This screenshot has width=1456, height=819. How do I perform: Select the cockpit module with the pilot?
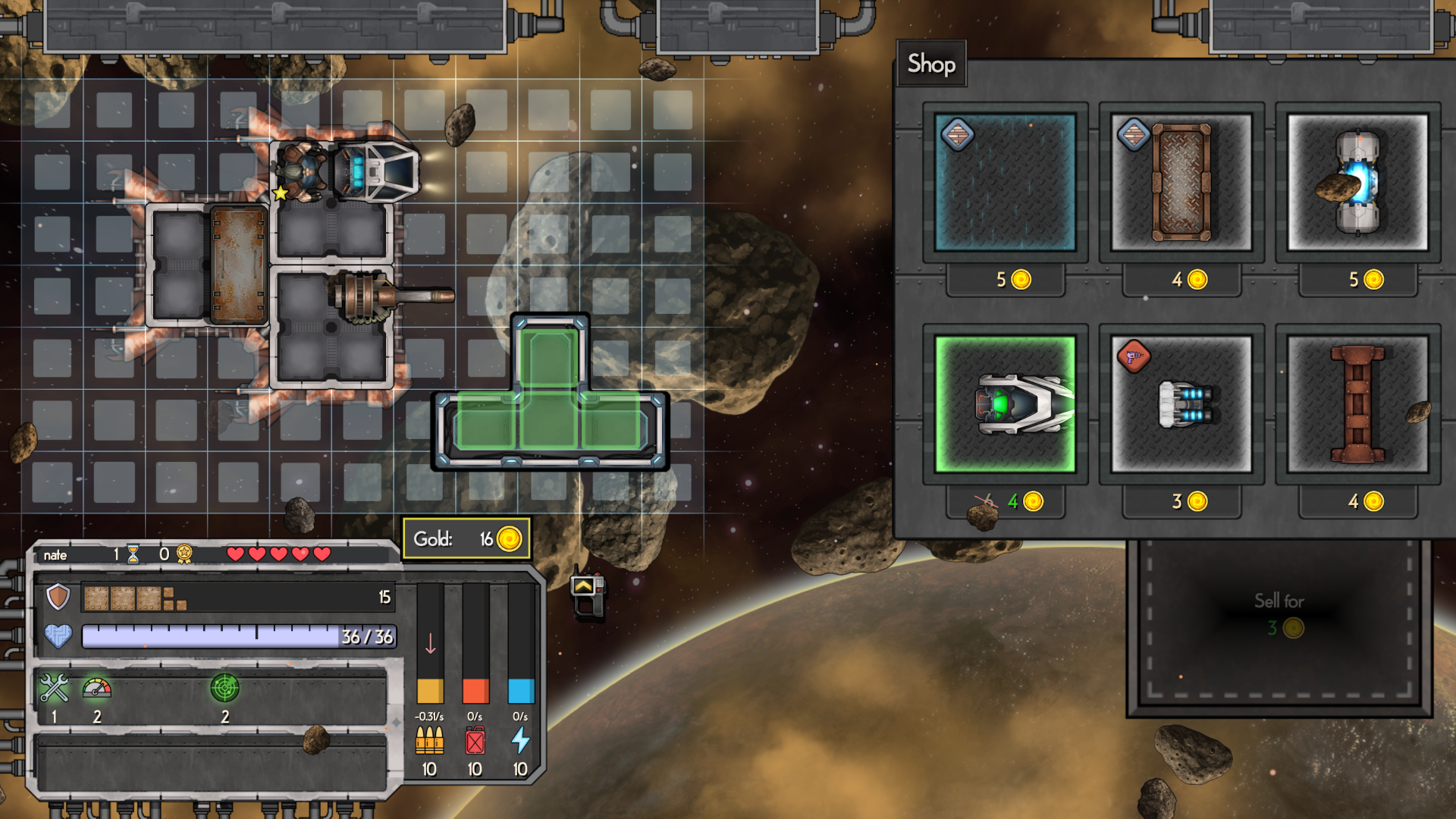[349, 171]
